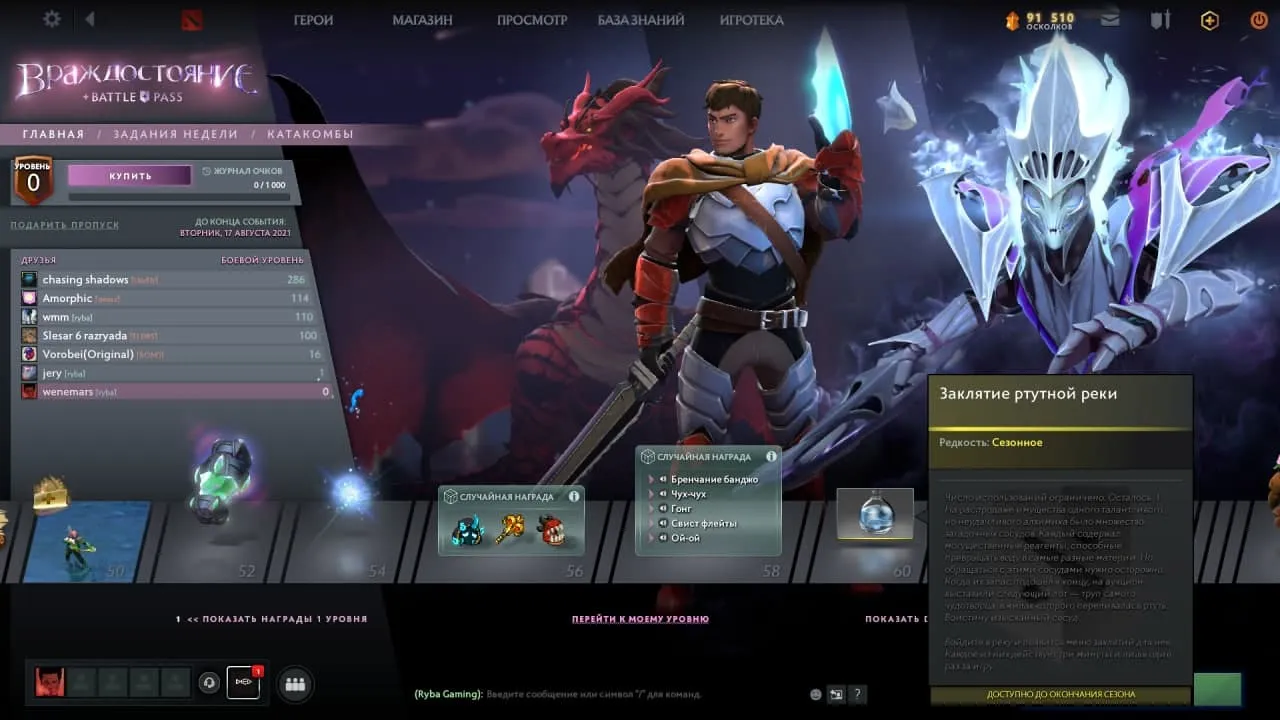Click the chat message input field

pos(600,694)
